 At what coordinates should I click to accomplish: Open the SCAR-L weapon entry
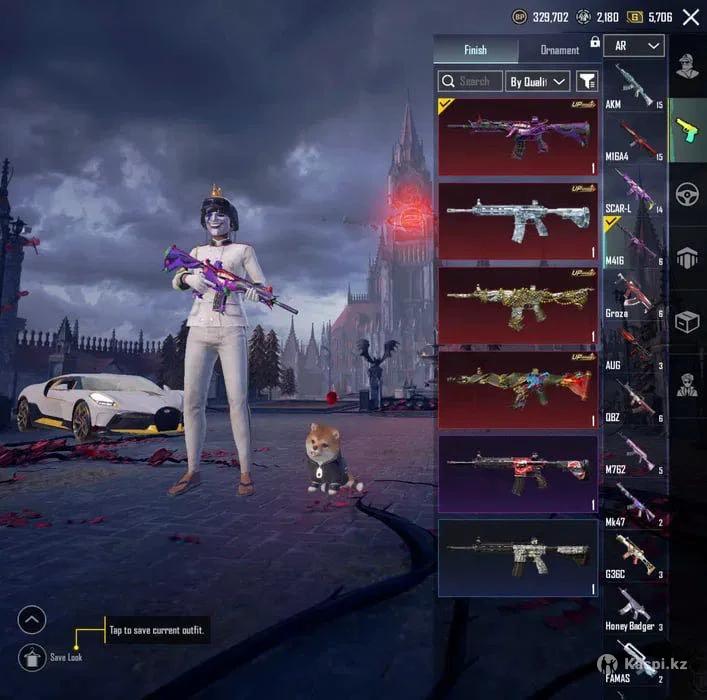click(634, 190)
